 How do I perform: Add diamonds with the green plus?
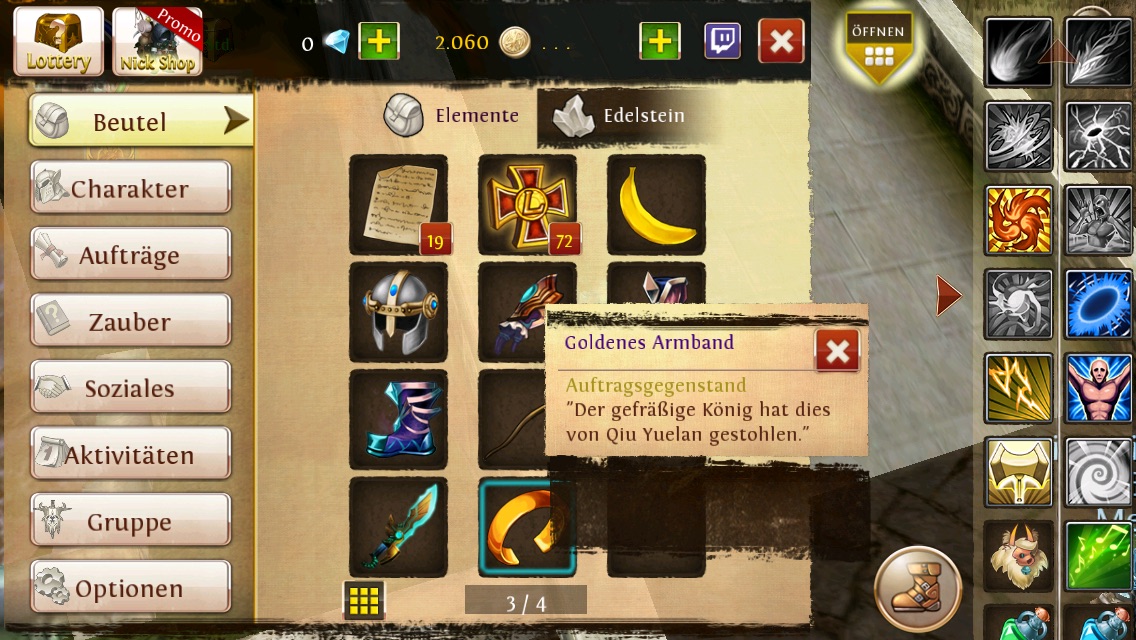pos(378,42)
